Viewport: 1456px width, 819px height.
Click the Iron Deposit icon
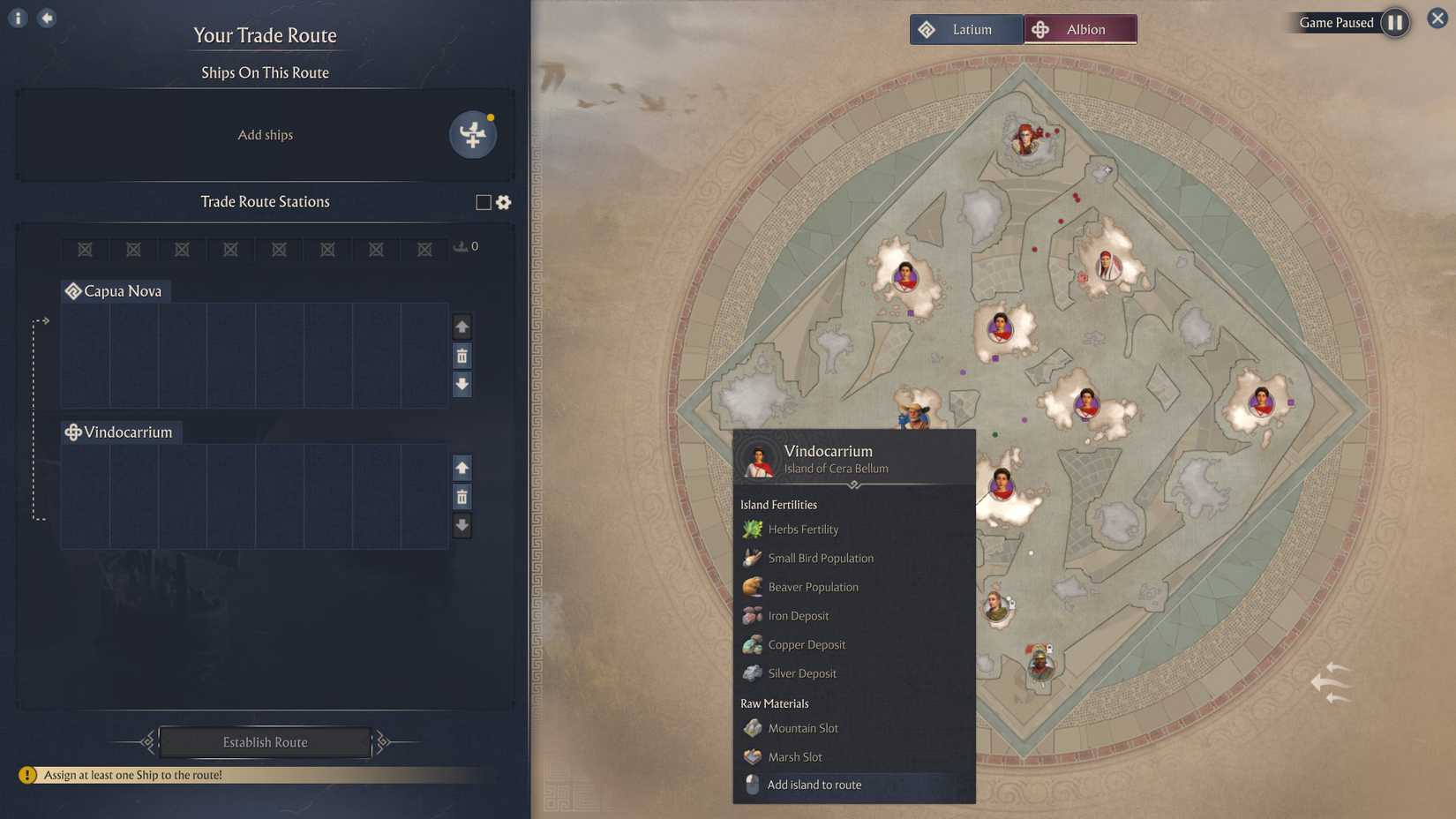coord(753,615)
